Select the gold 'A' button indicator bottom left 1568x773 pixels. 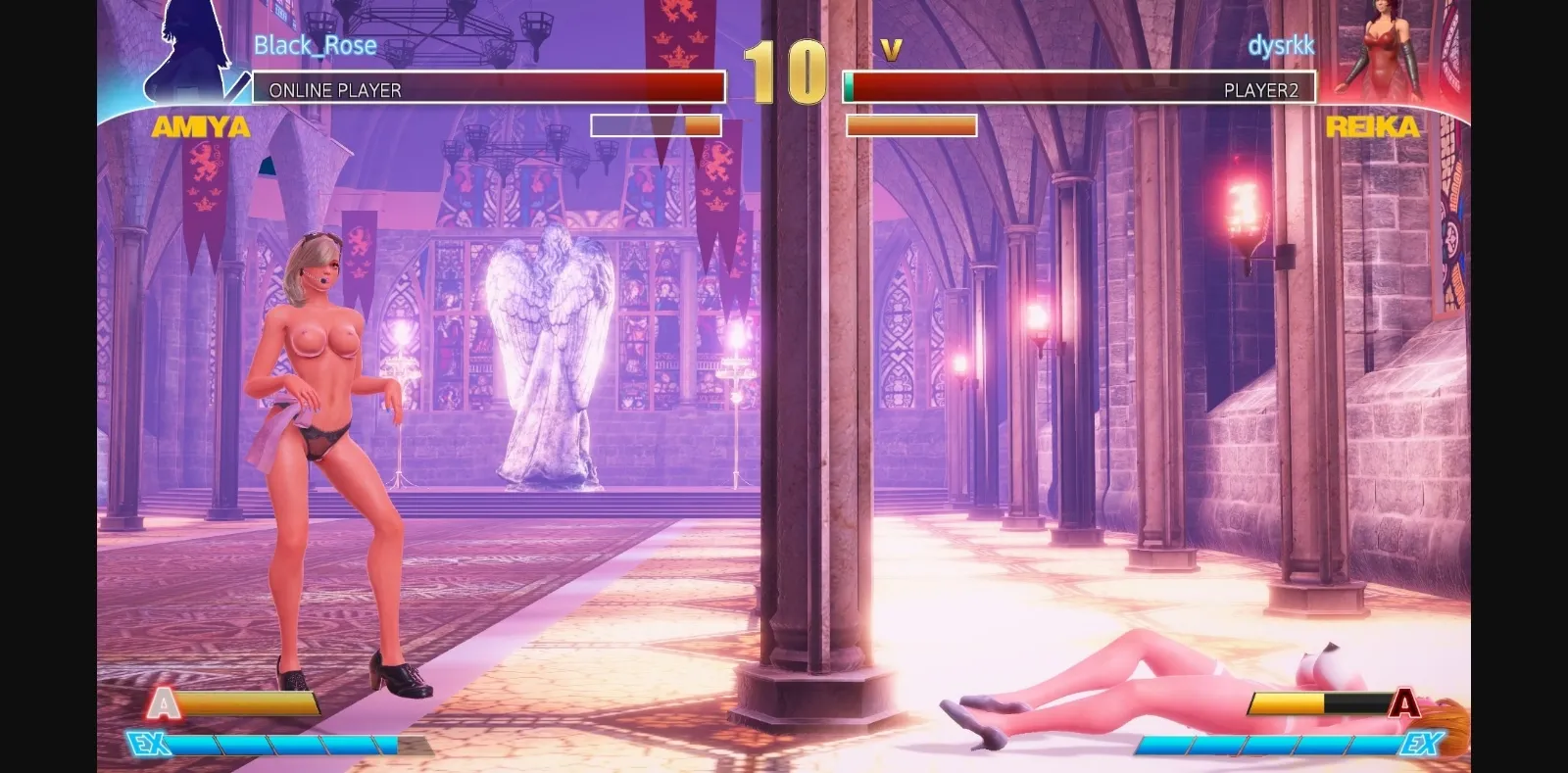(163, 703)
